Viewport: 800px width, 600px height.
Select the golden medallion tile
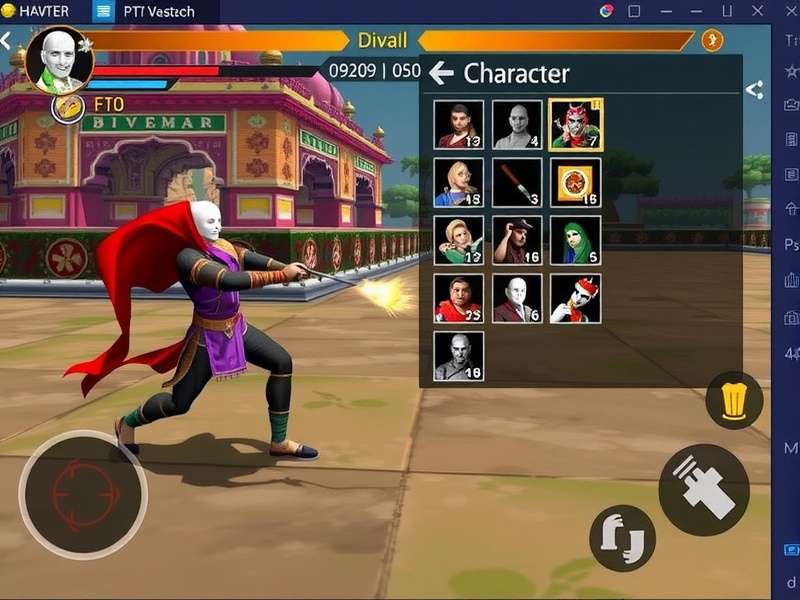point(575,183)
